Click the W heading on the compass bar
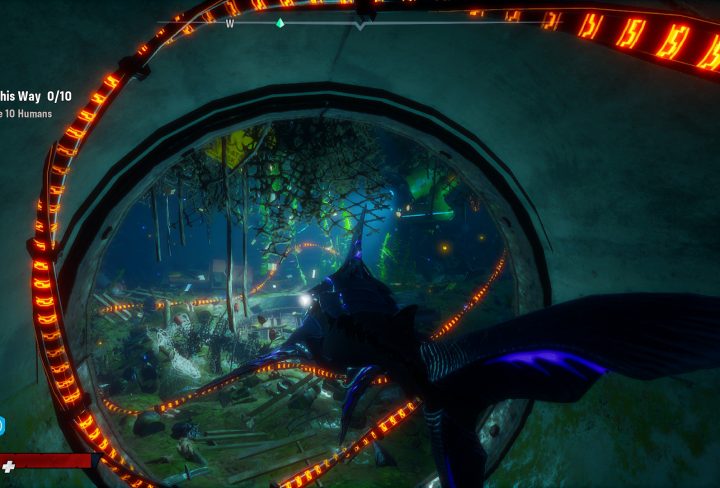The image size is (720, 488). [230, 23]
